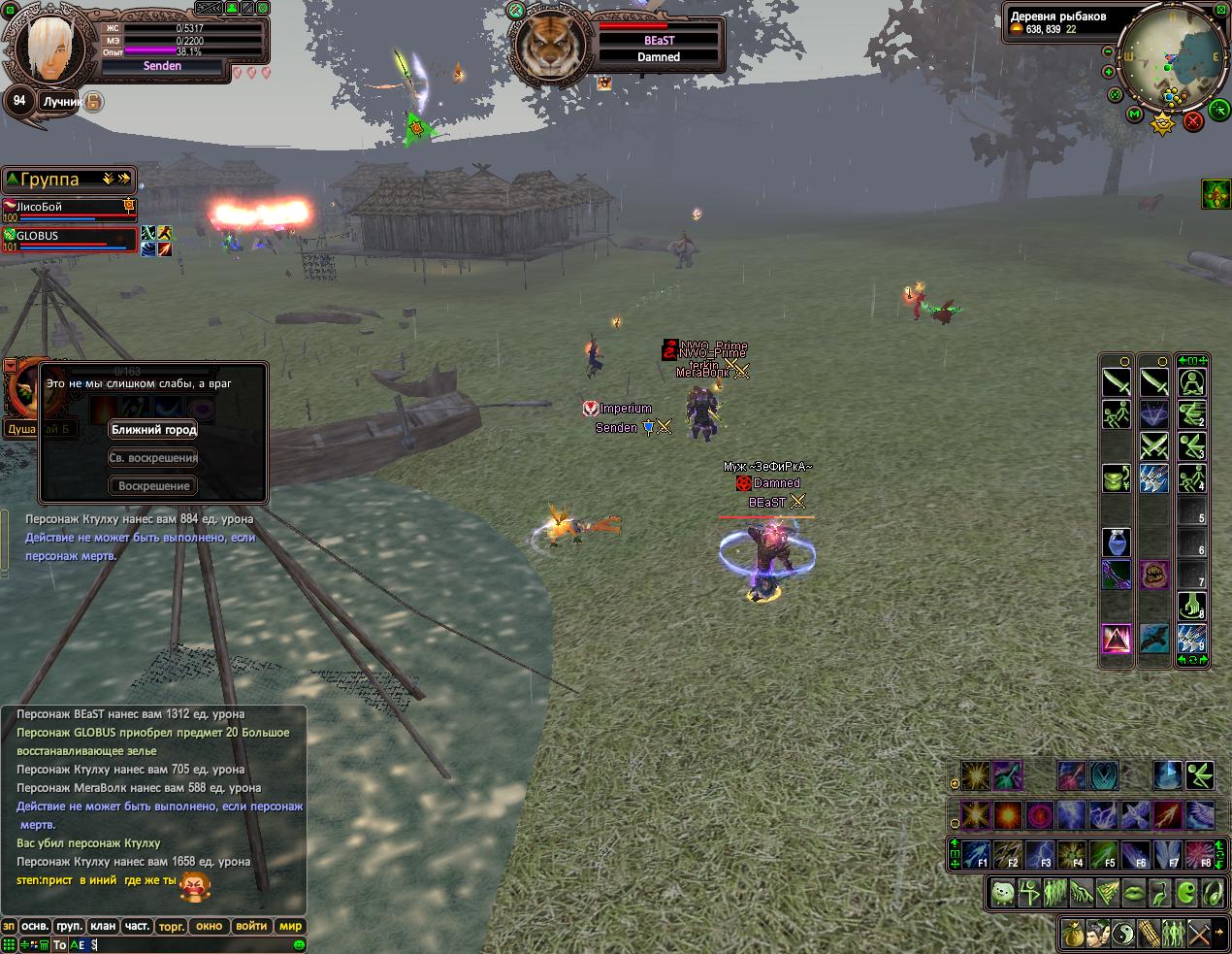The image size is (1232, 954).
Task: Switch chat to the клан tab
Action: click(103, 926)
